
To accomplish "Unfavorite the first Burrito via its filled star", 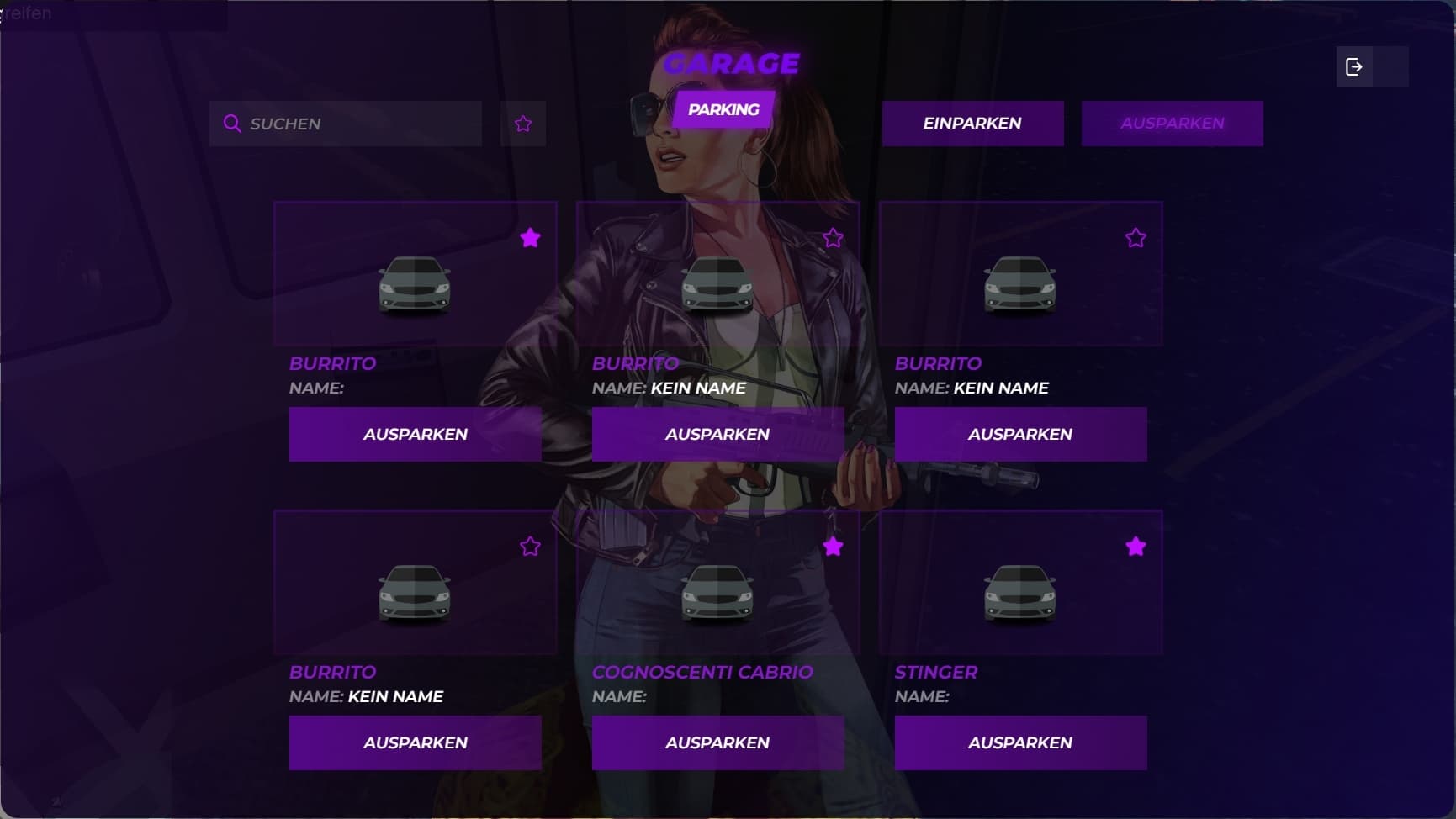I will click(530, 238).
